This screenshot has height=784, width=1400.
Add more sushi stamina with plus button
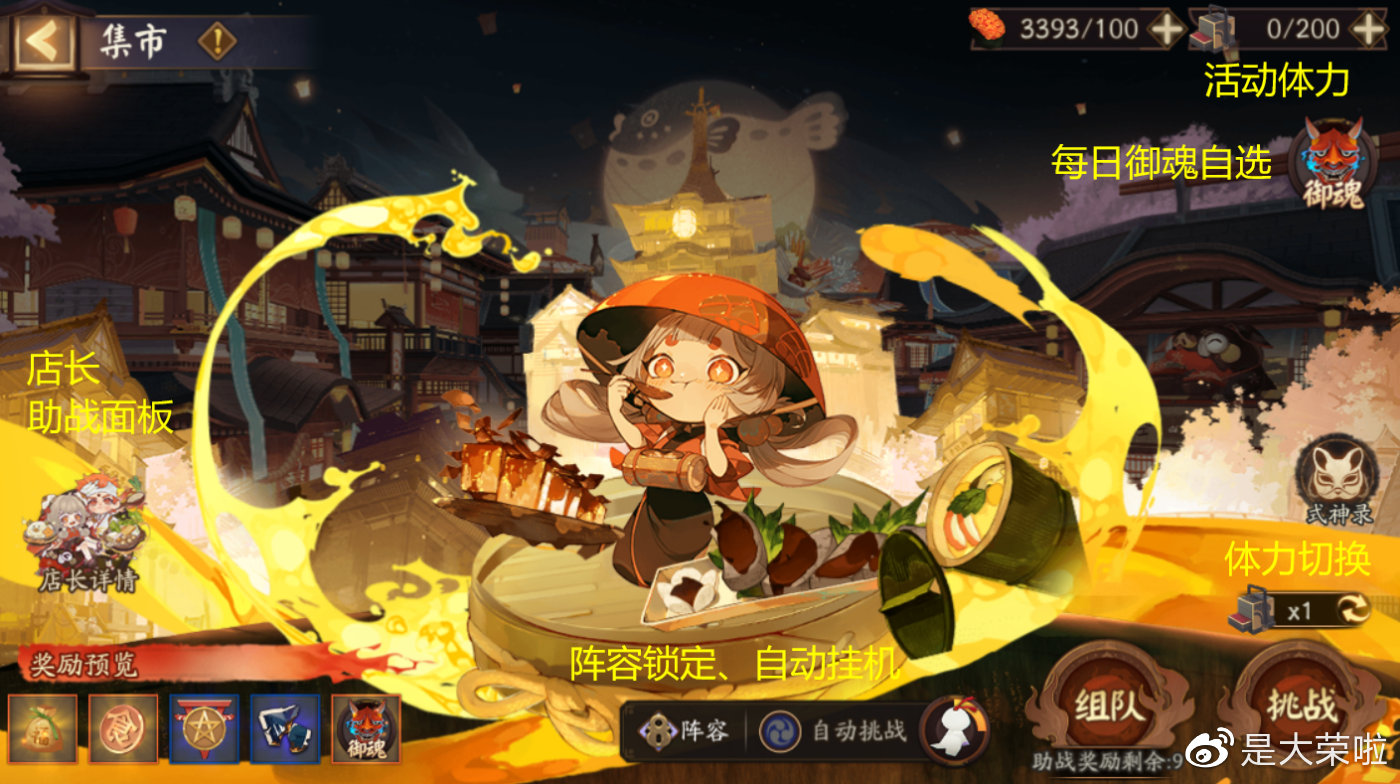pyautogui.click(x=1166, y=28)
